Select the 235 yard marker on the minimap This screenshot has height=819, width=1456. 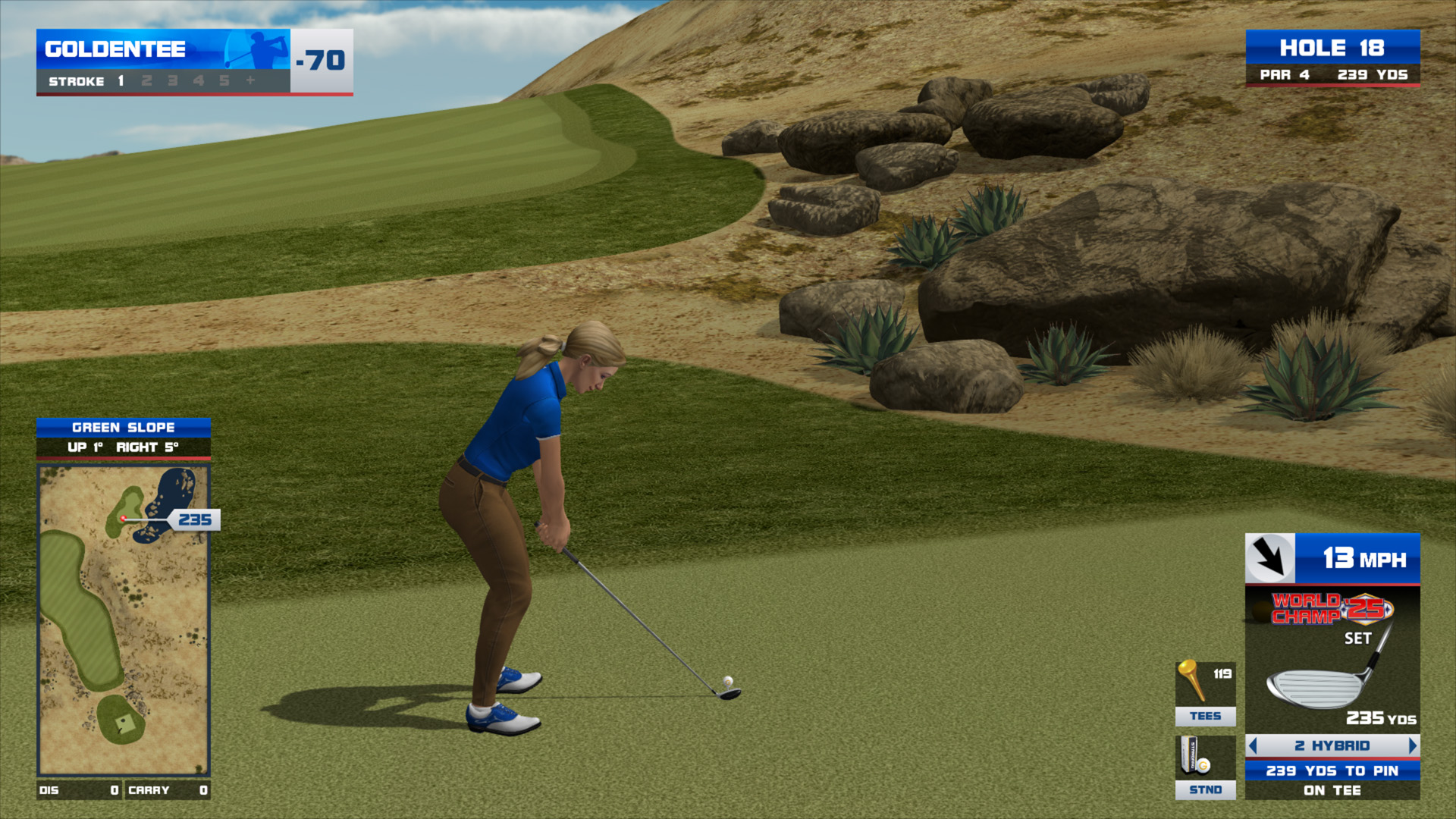tap(195, 519)
